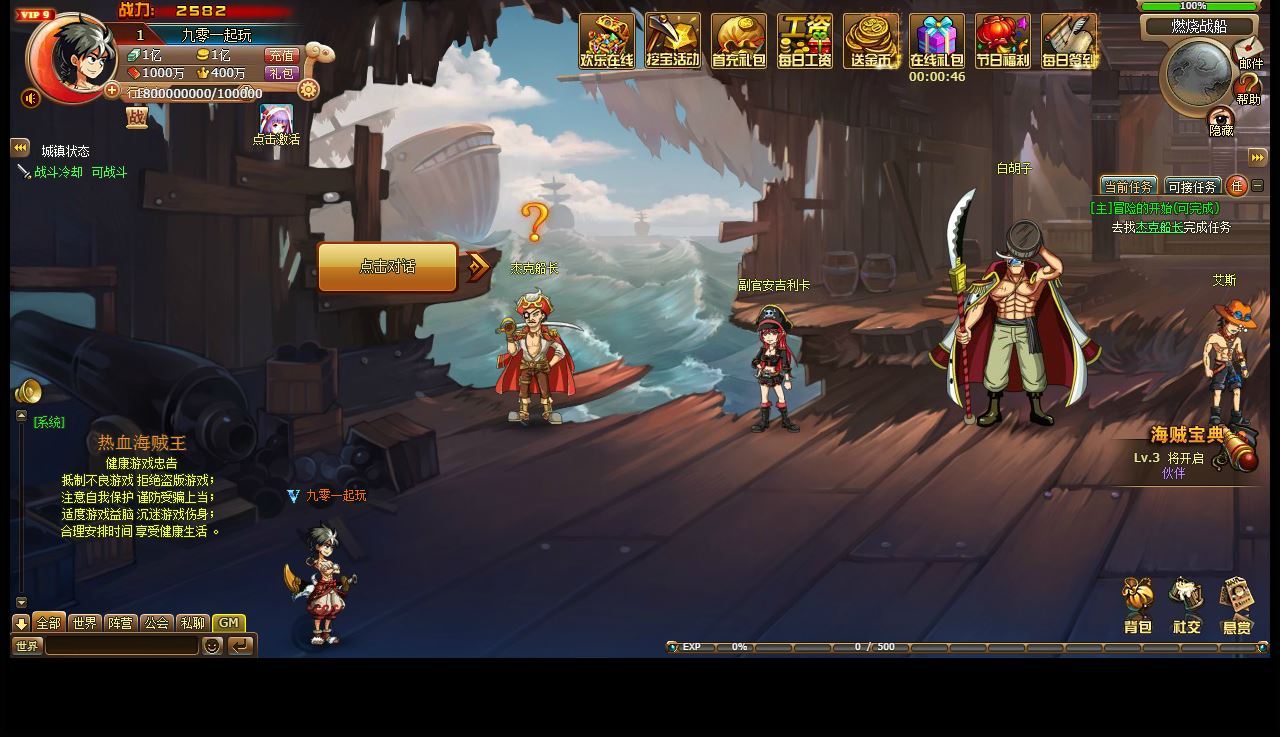
Task: Open the 每日工资 daily salary icon
Action: tap(805, 41)
